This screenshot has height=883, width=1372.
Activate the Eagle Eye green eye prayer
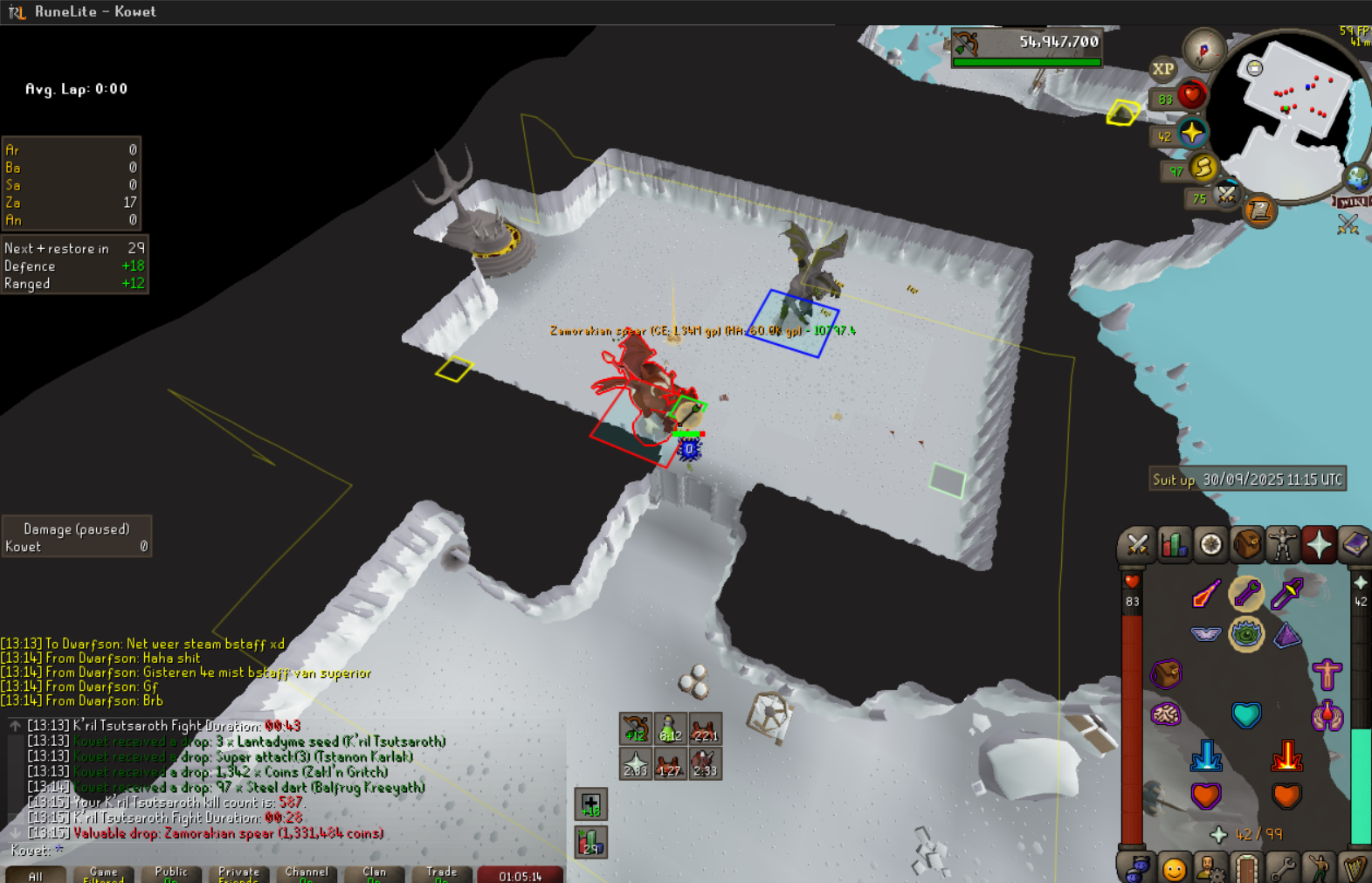pos(1246,634)
